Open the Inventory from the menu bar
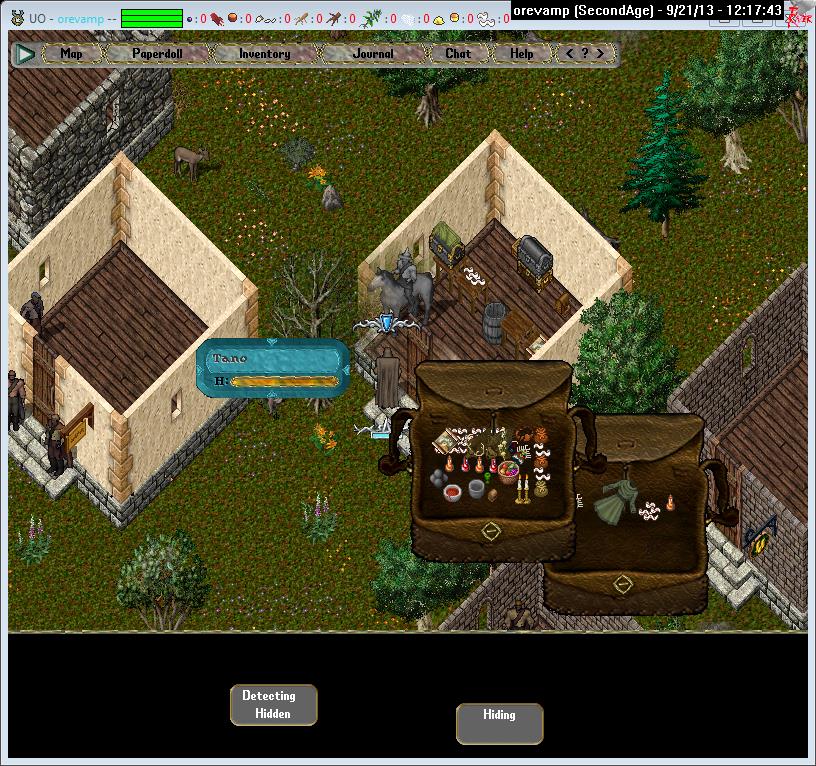Screen dimensions: 816x766 [x=264, y=54]
